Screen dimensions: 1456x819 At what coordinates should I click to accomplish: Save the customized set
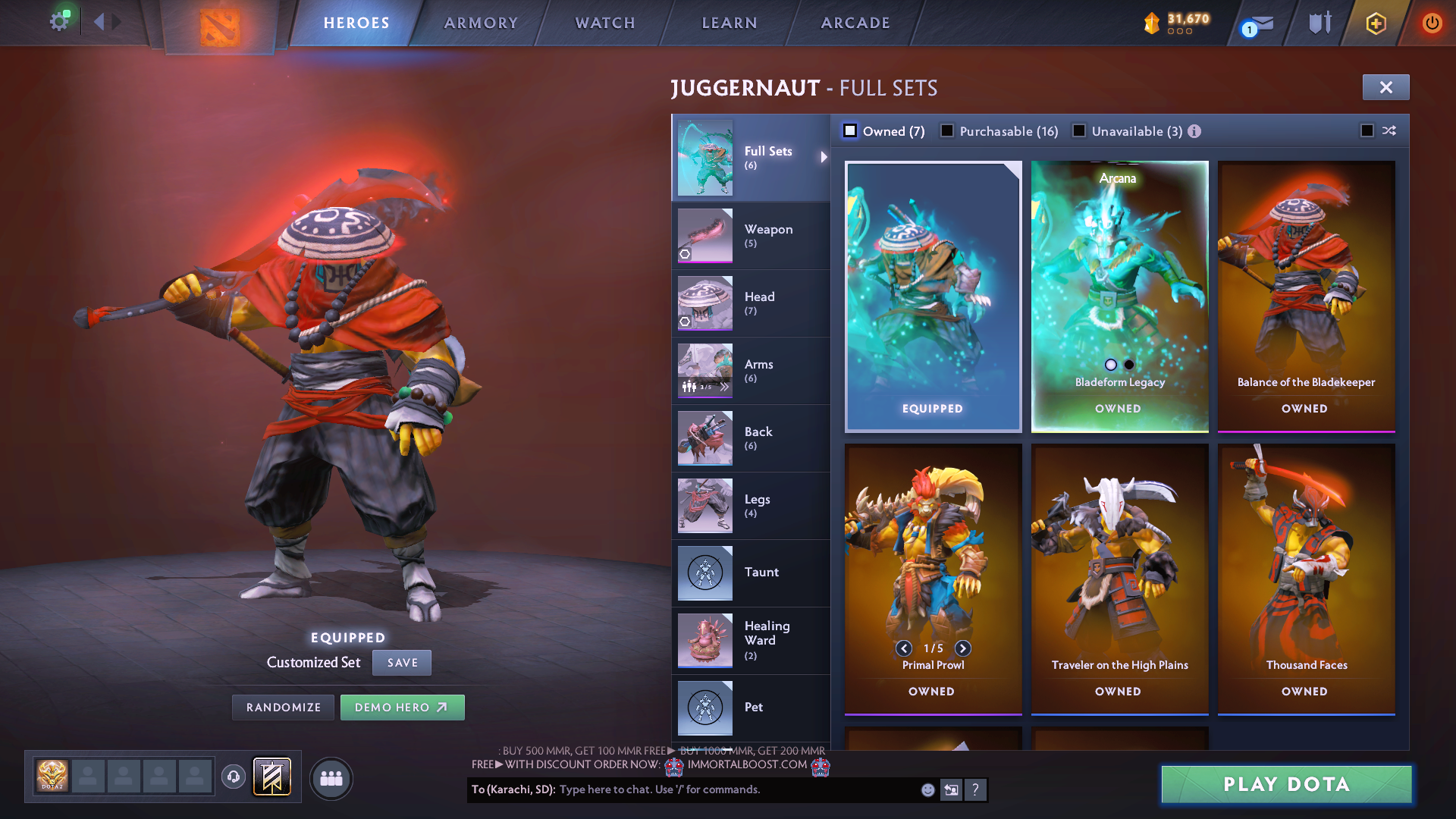point(402,663)
